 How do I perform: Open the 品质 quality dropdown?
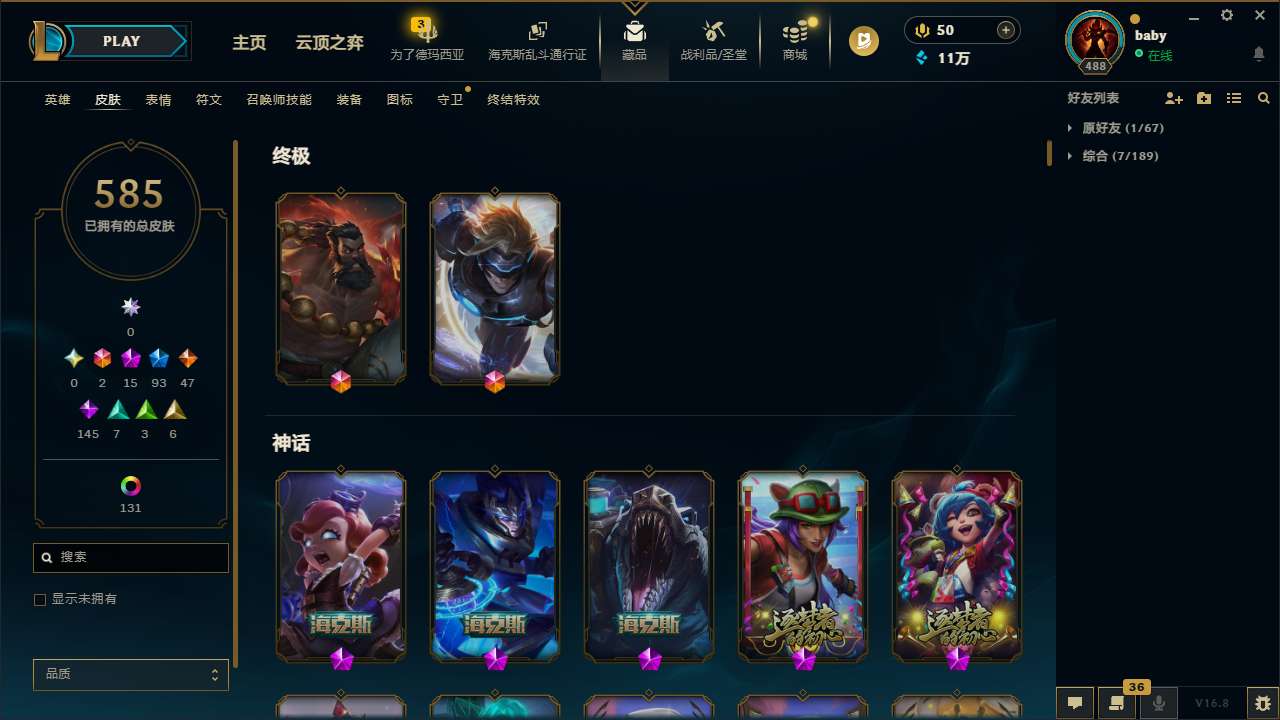click(130, 674)
